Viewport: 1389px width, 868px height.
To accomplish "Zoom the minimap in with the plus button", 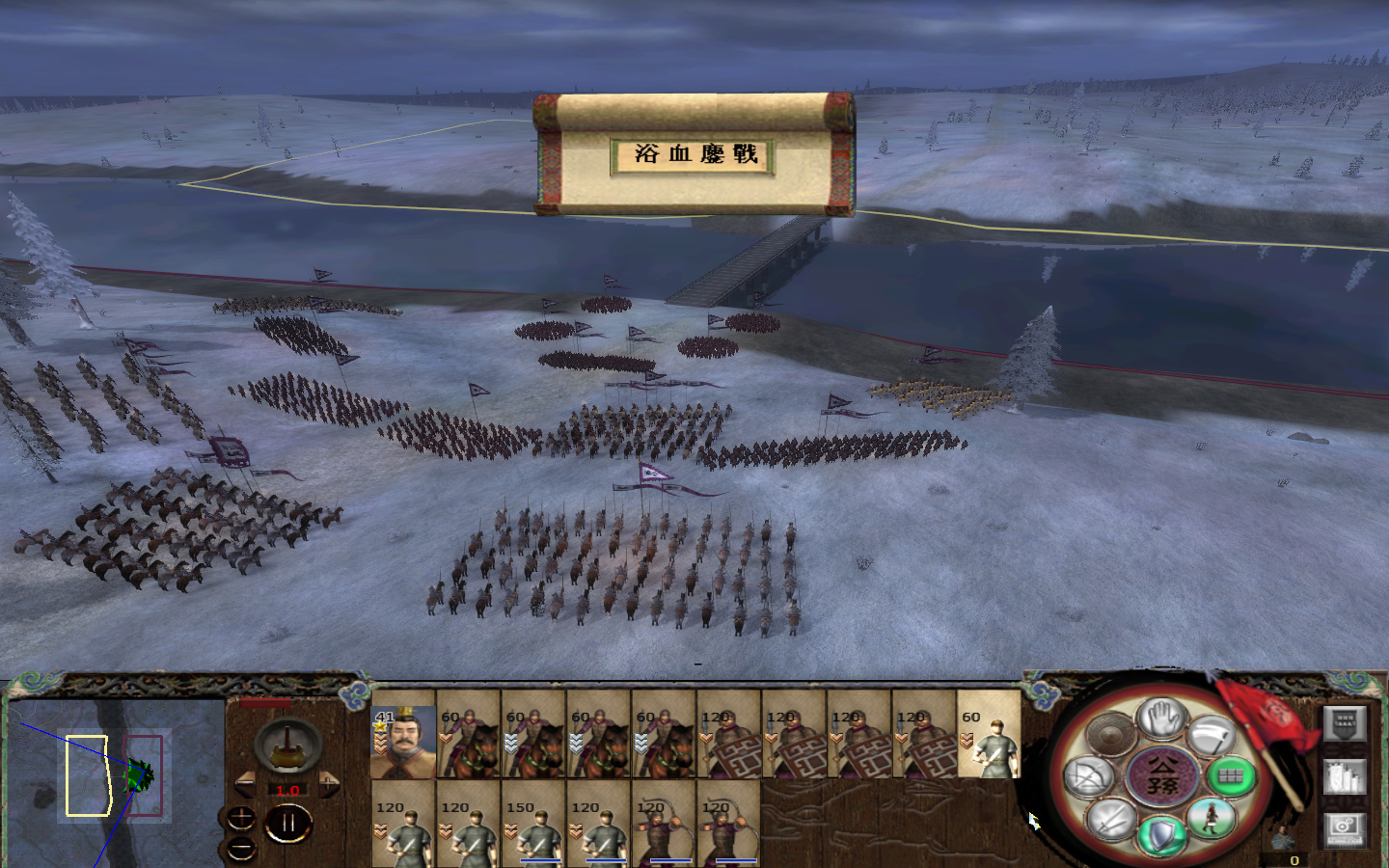I will [x=242, y=817].
